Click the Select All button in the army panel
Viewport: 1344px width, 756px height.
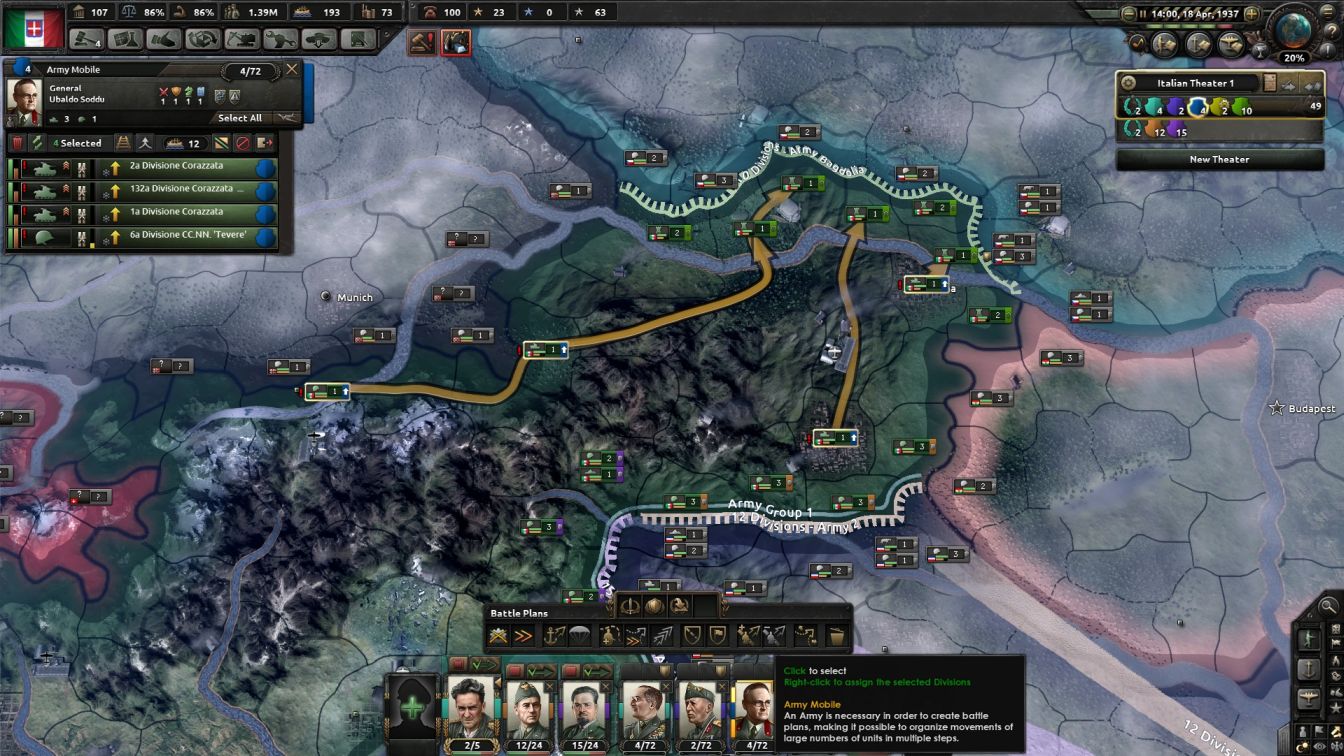240,118
